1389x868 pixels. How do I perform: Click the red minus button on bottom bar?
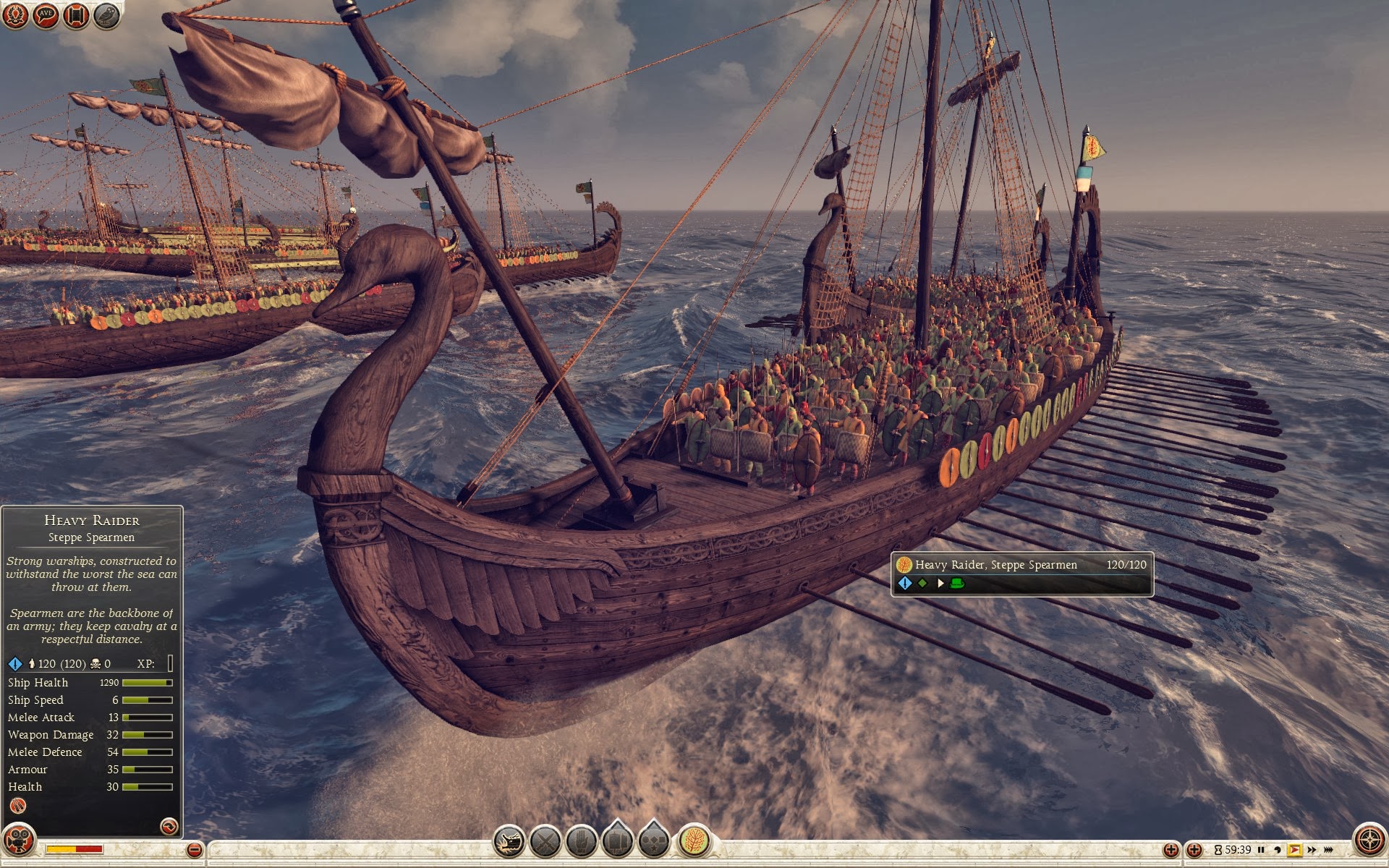click(x=194, y=850)
